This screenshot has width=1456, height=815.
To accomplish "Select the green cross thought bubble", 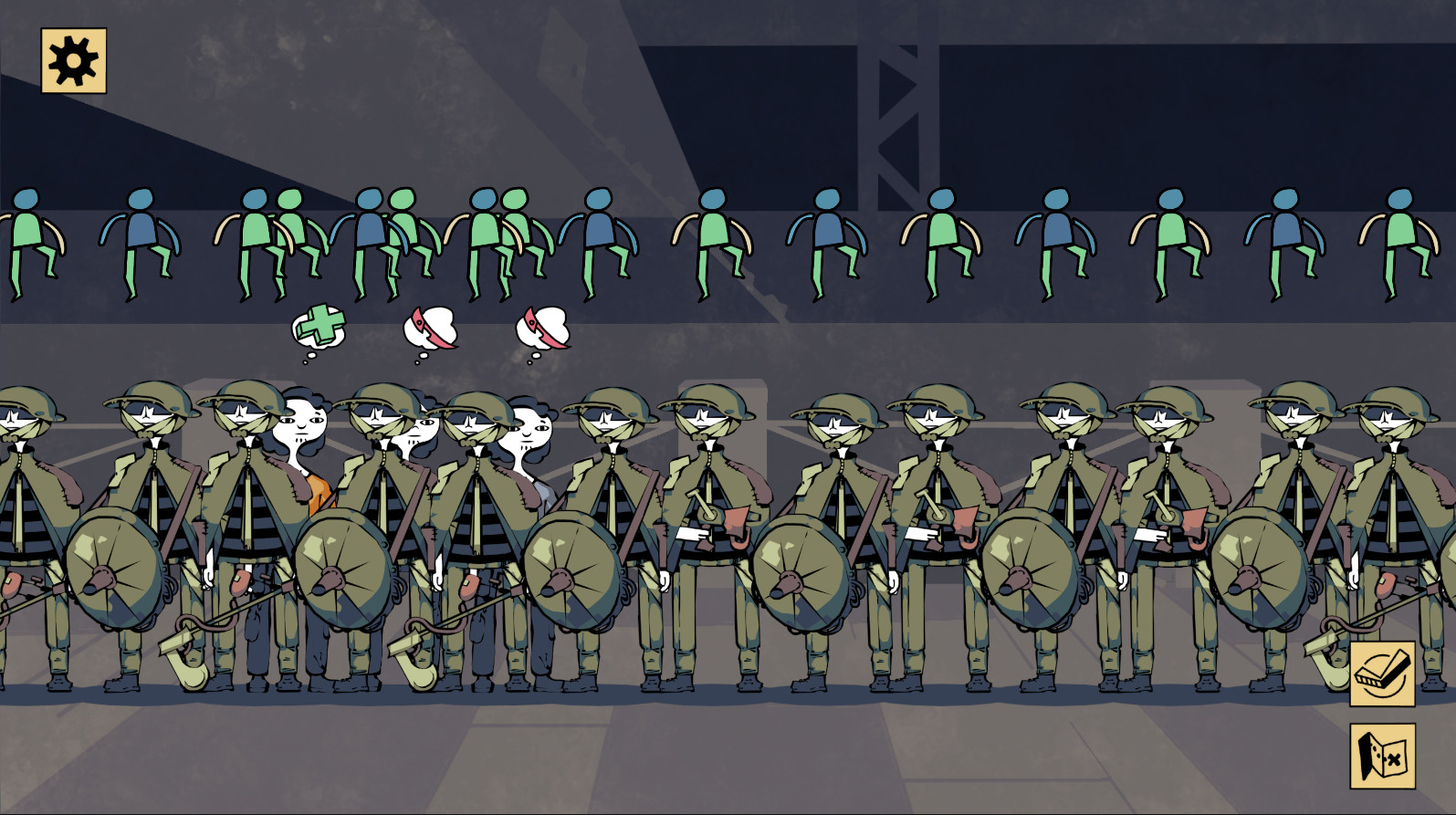I will tap(319, 327).
